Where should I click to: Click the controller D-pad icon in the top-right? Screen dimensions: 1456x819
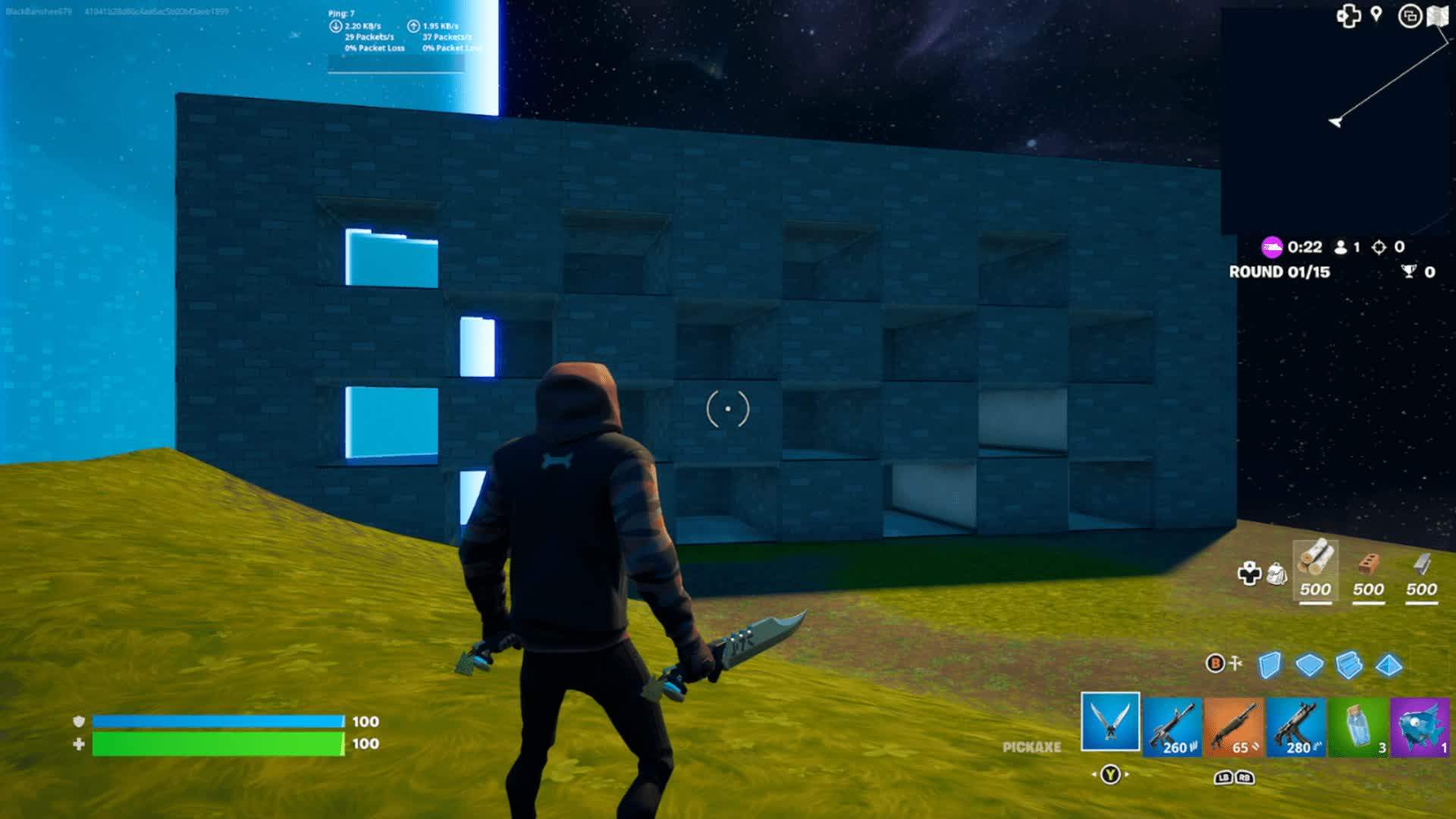(1350, 15)
